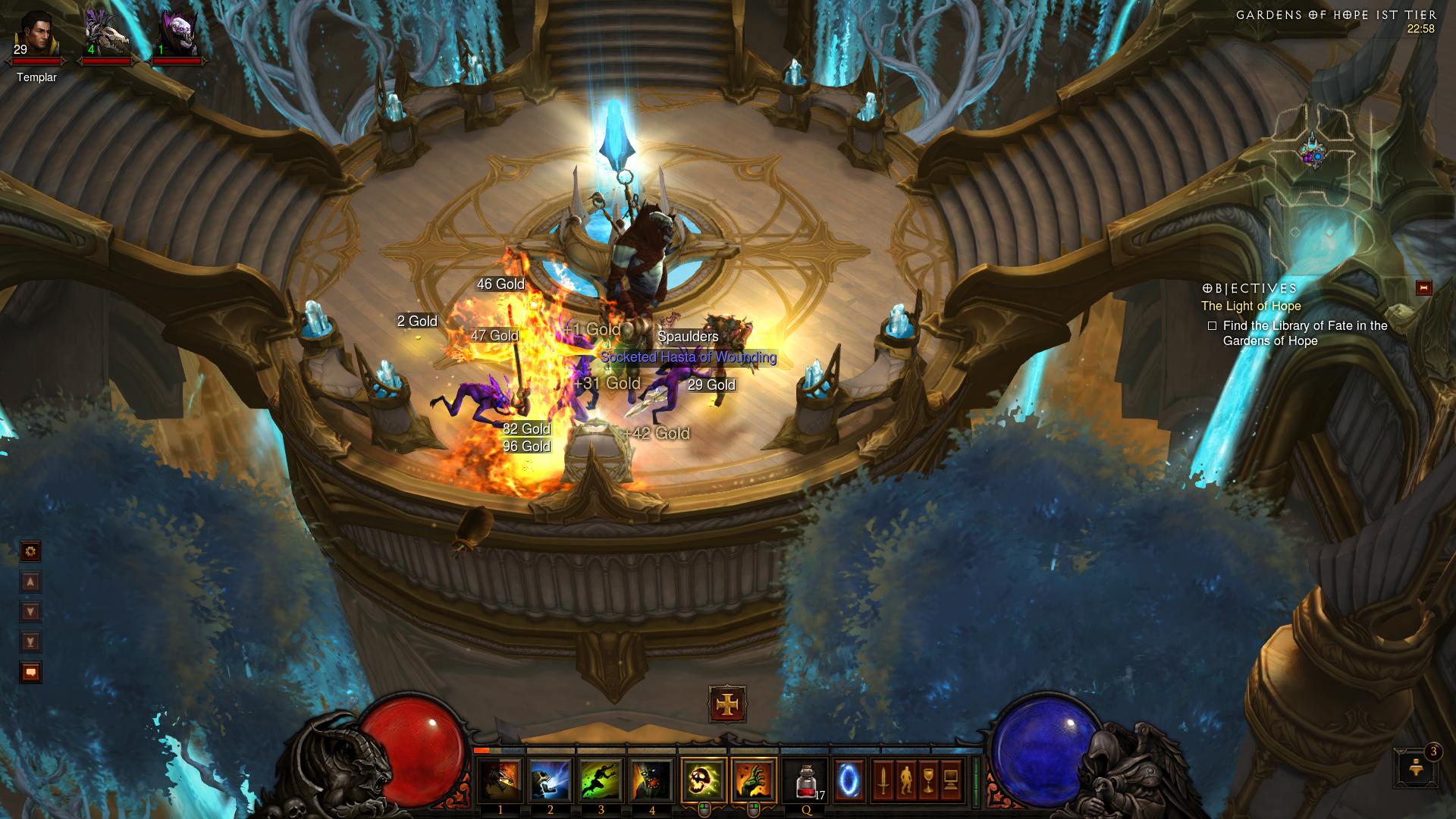Open the skills menu sword button
1456x819 pixels.
pos(883,780)
